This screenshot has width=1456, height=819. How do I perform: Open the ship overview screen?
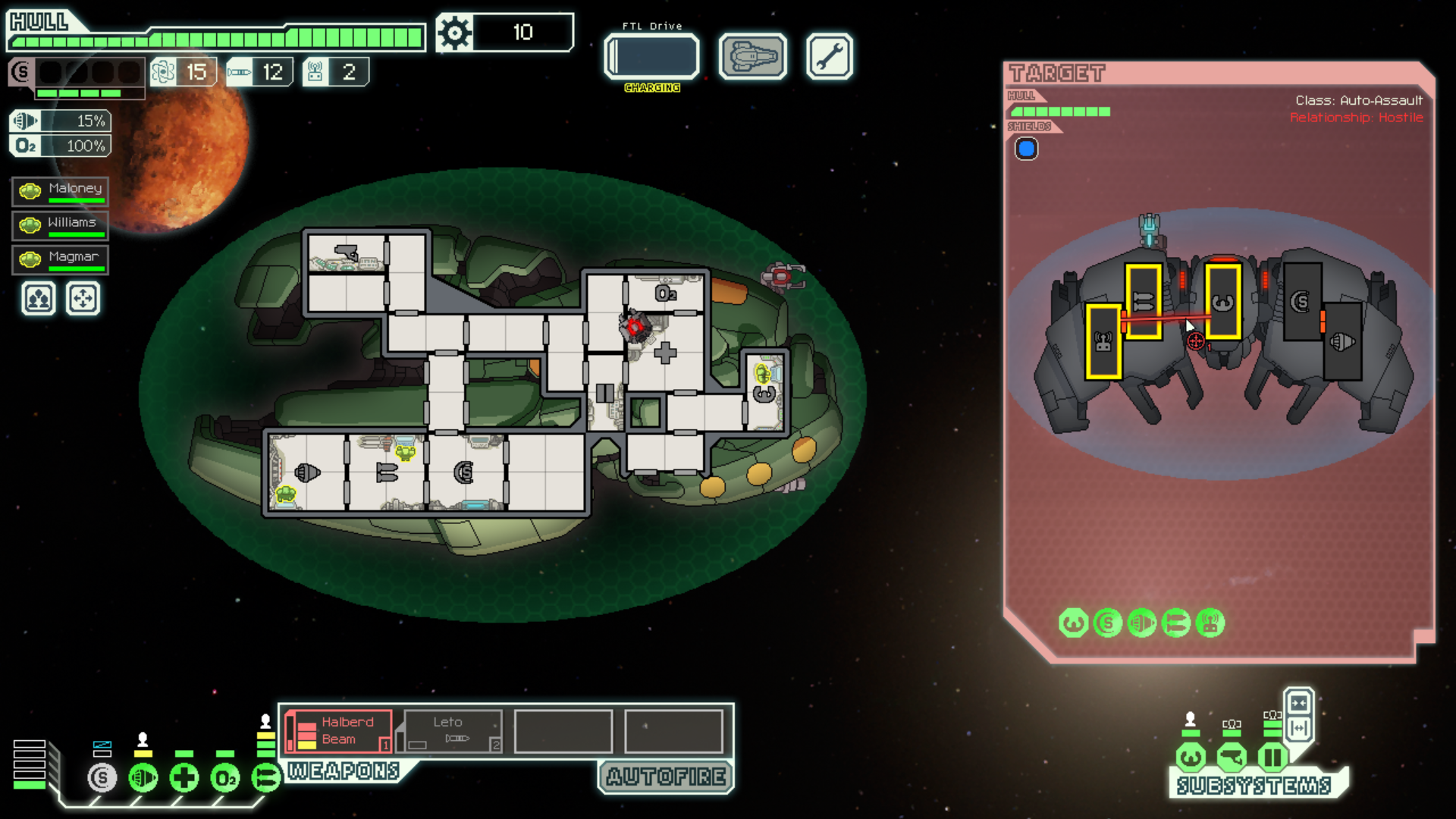click(x=752, y=56)
